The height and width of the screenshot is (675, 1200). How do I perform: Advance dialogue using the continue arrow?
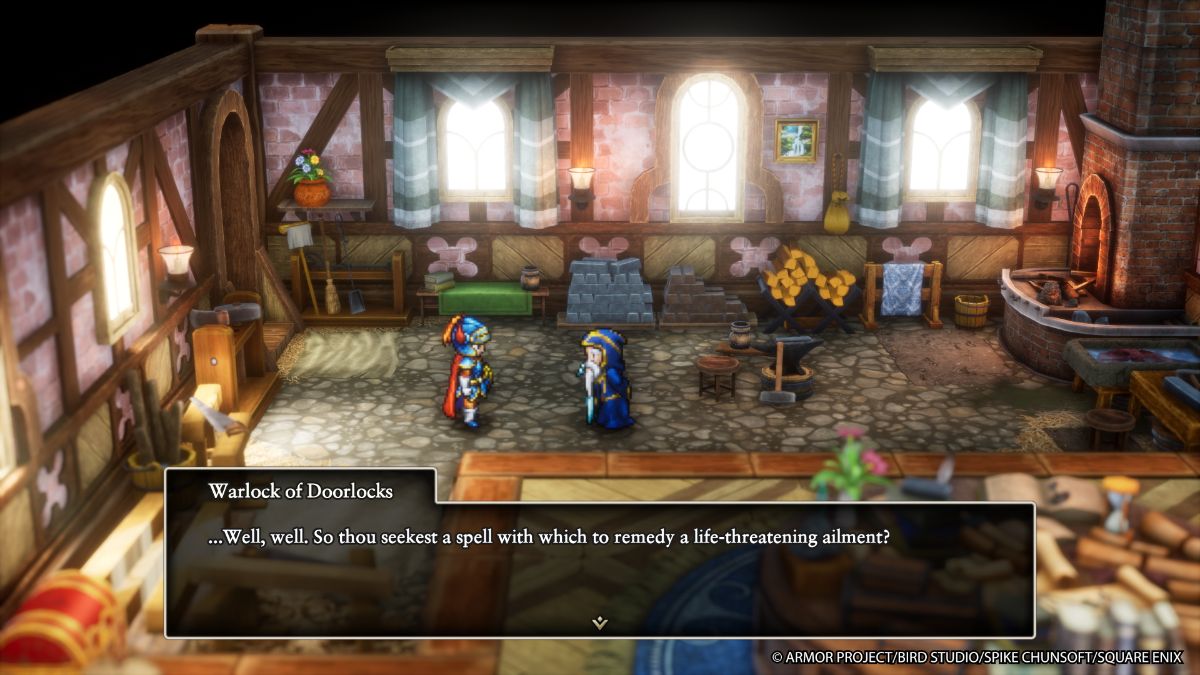pos(599,622)
